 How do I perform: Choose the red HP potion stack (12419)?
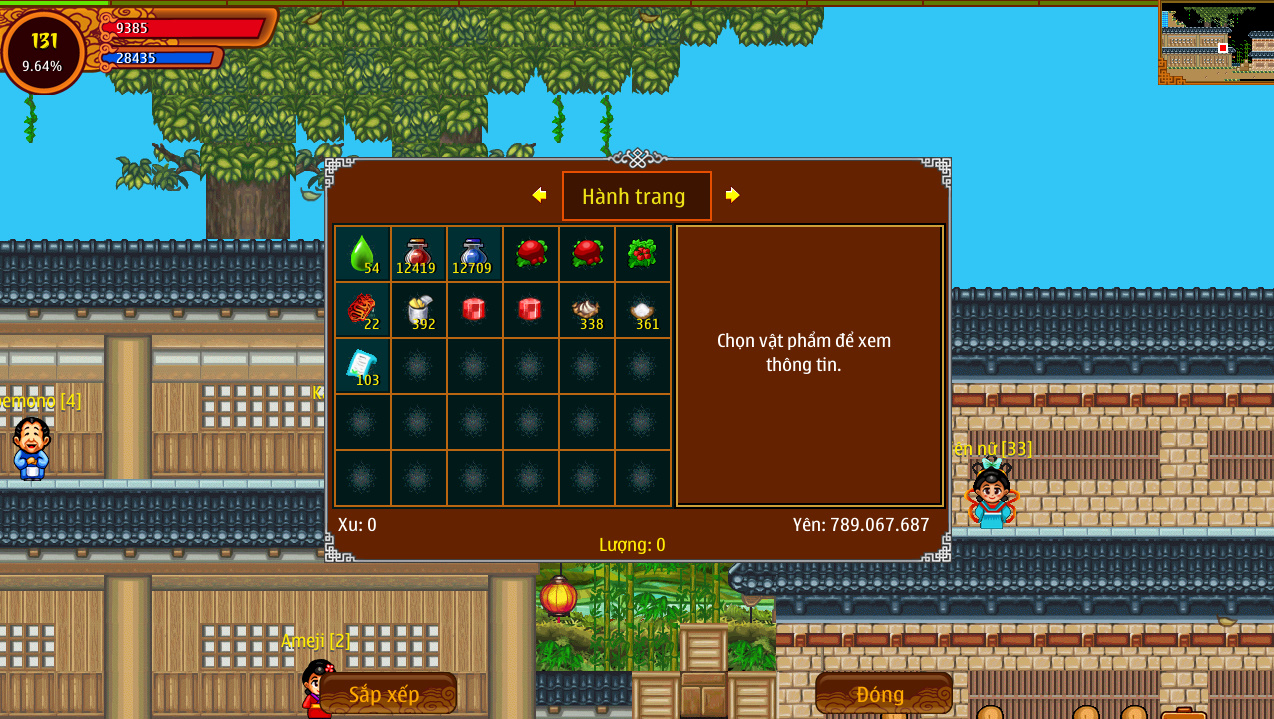418,254
